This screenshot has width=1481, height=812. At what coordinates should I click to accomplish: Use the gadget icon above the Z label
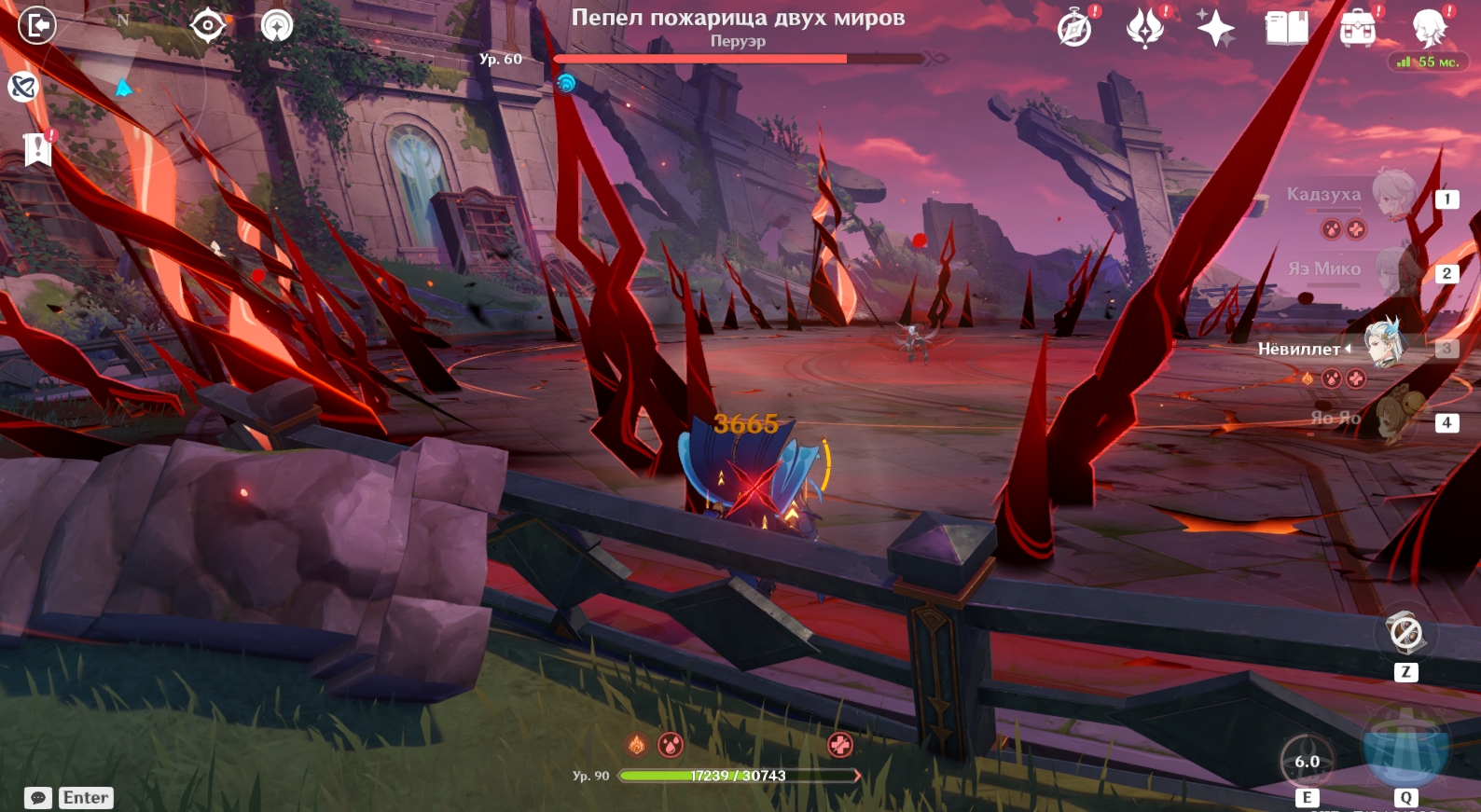(x=1405, y=634)
